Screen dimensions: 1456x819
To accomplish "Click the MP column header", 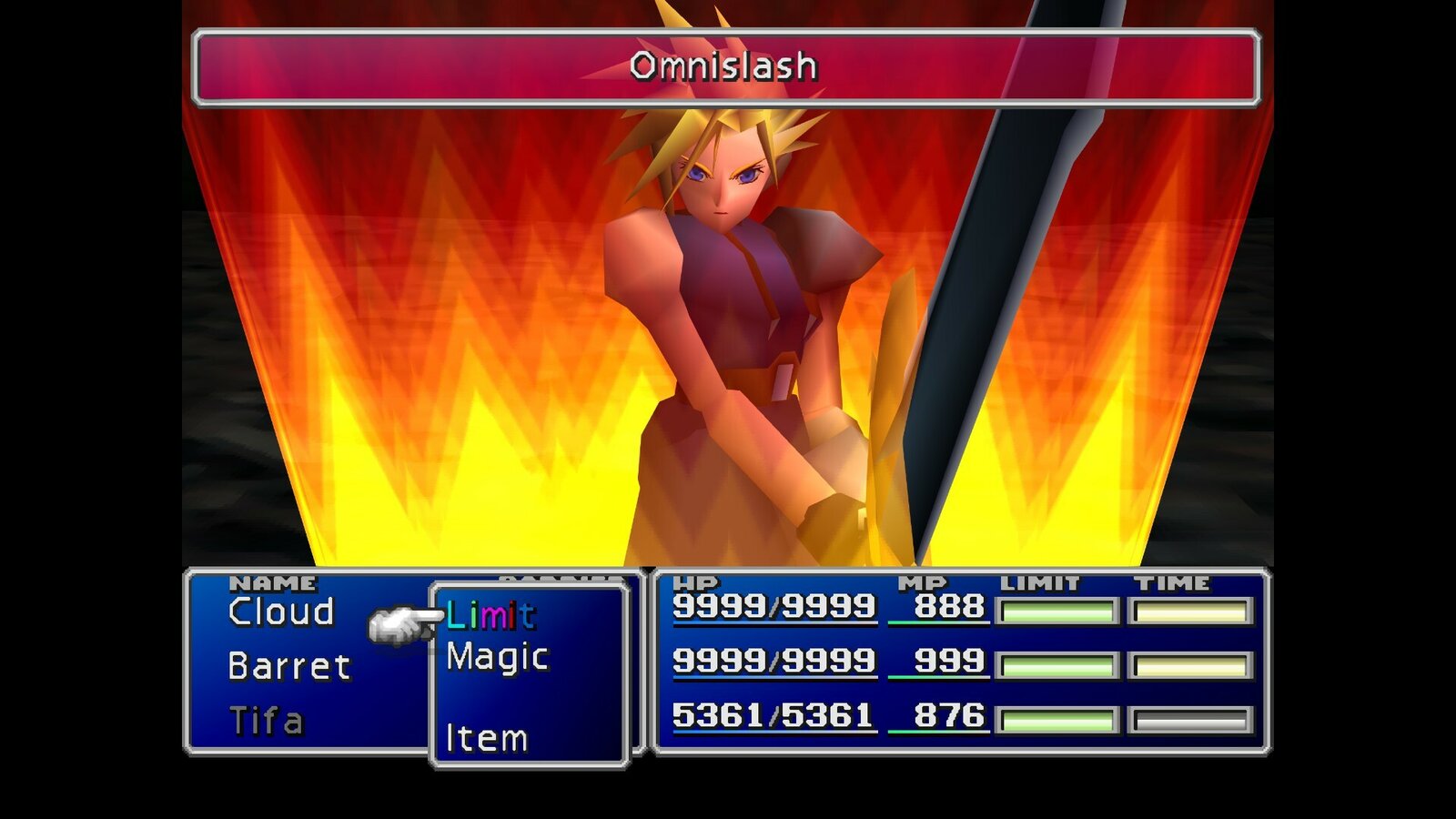I will [x=922, y=580].
